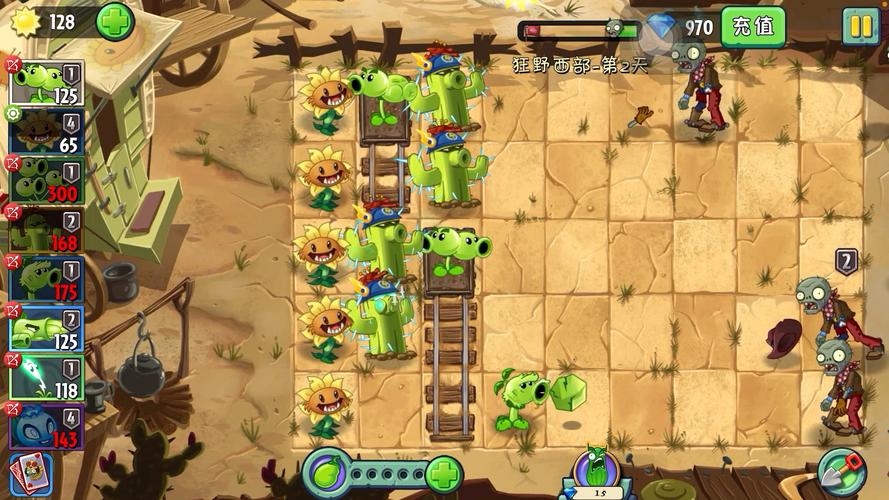Add more sun with the plus button
The image size is (889, 500).
114,21
